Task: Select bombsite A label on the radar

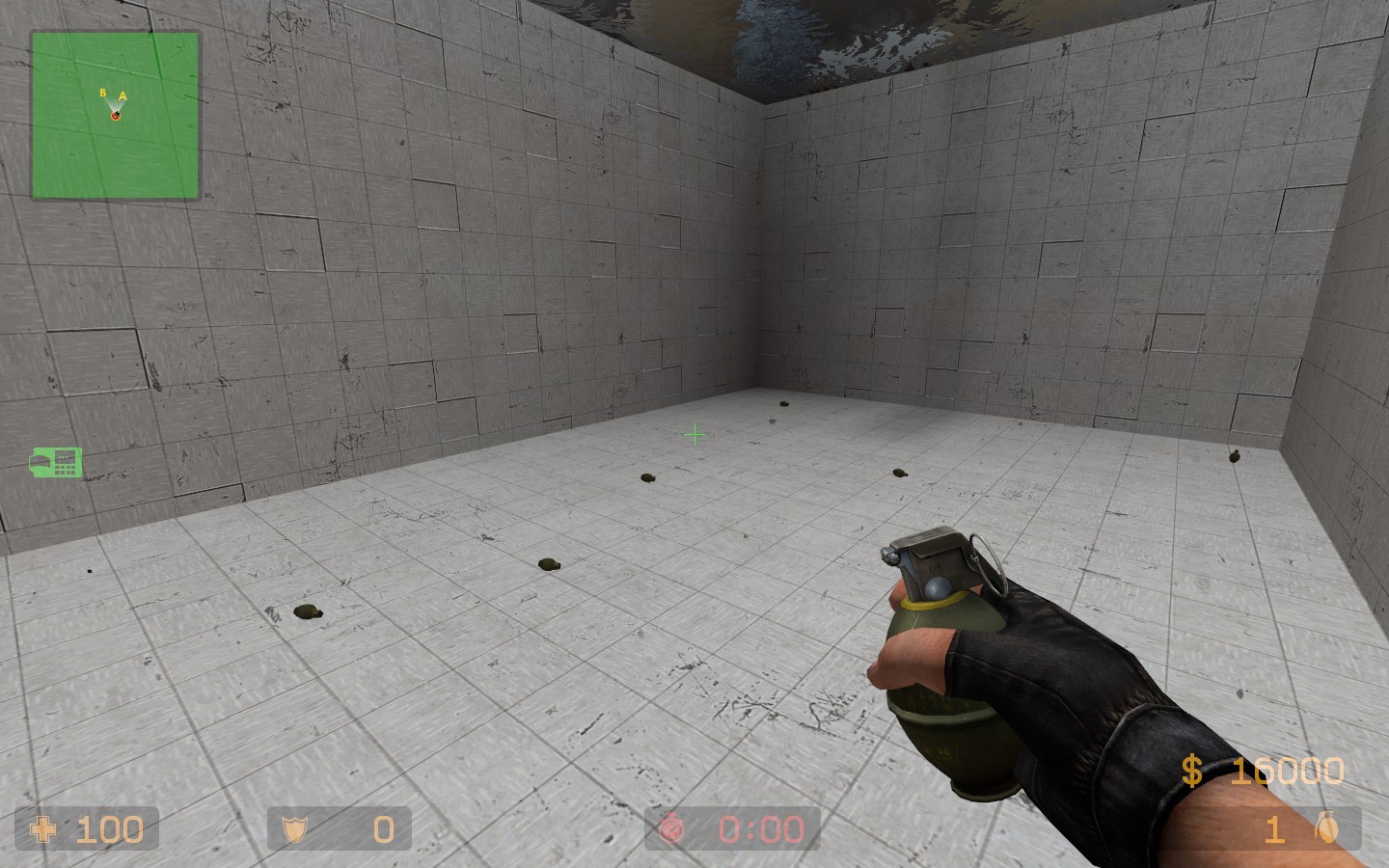Action: click(123, 95)
